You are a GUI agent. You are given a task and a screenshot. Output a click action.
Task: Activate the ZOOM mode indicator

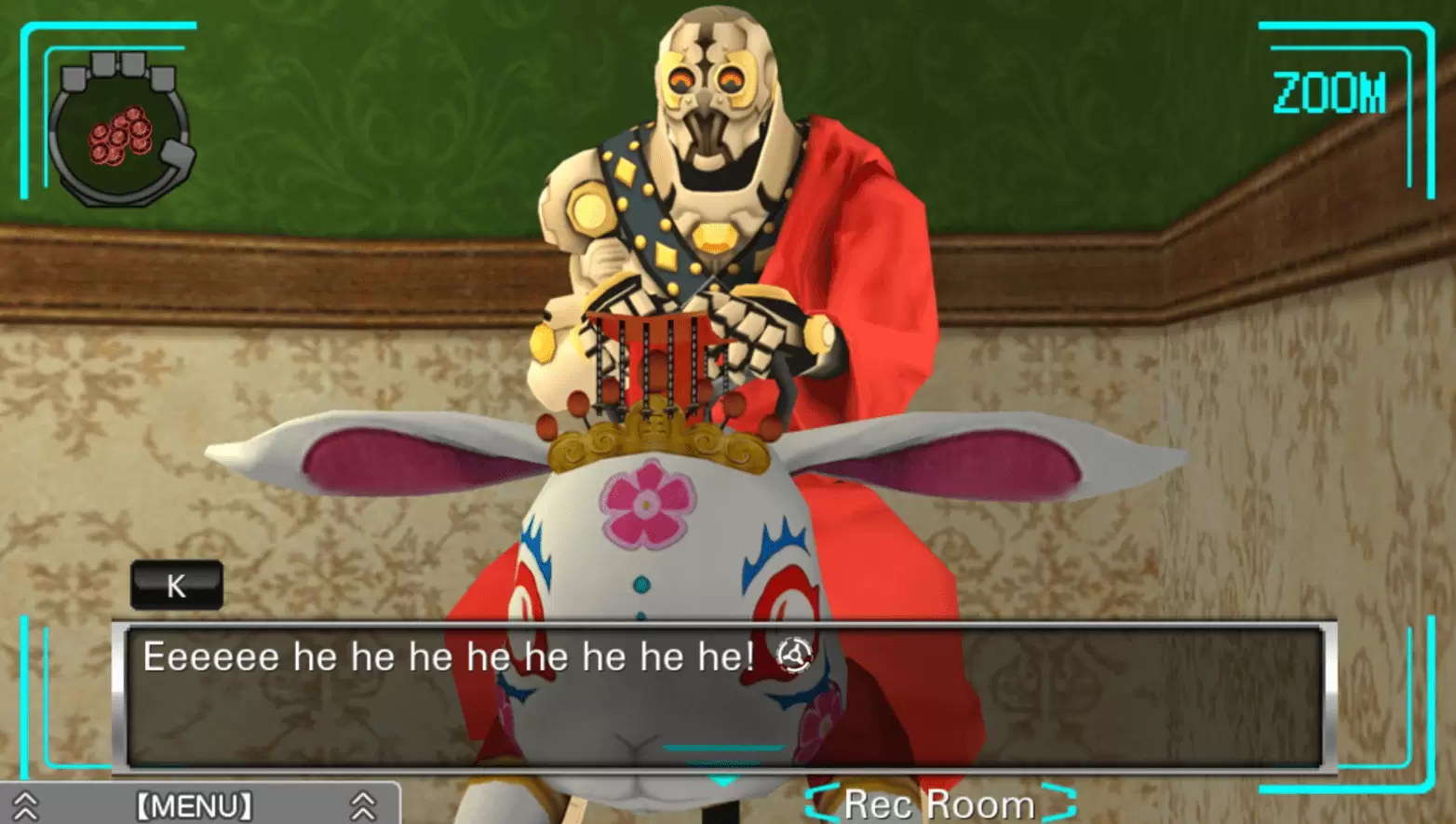tap(1328, 90)
